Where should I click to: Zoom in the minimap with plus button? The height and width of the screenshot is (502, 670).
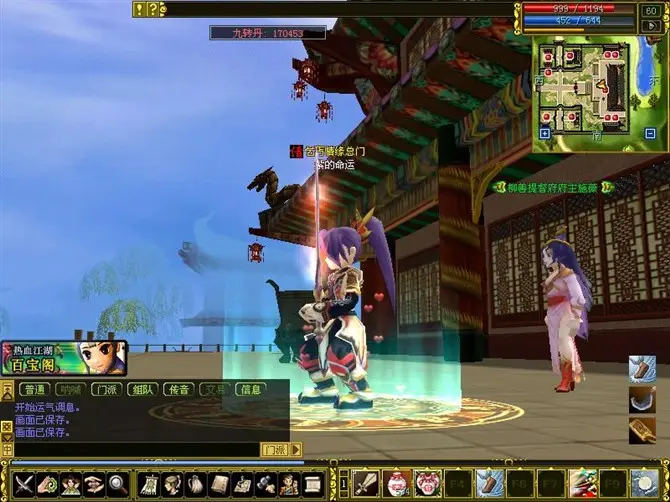(545, 133)
